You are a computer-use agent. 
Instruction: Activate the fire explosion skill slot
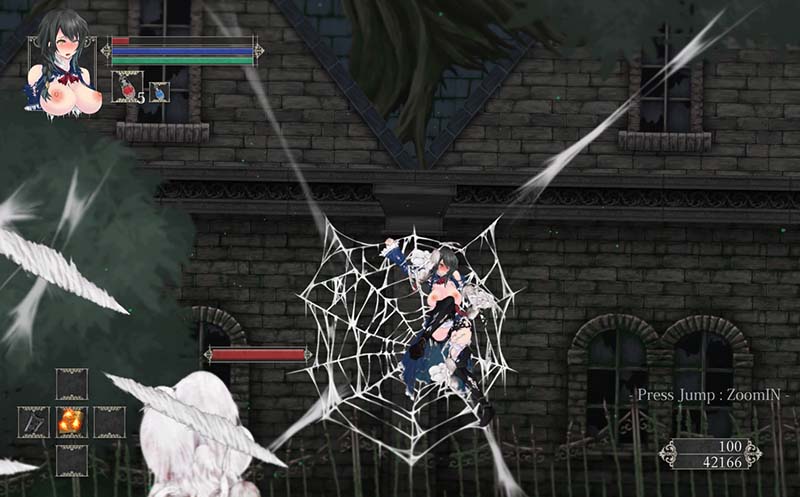pyautogui.click(x=71, y=422)
